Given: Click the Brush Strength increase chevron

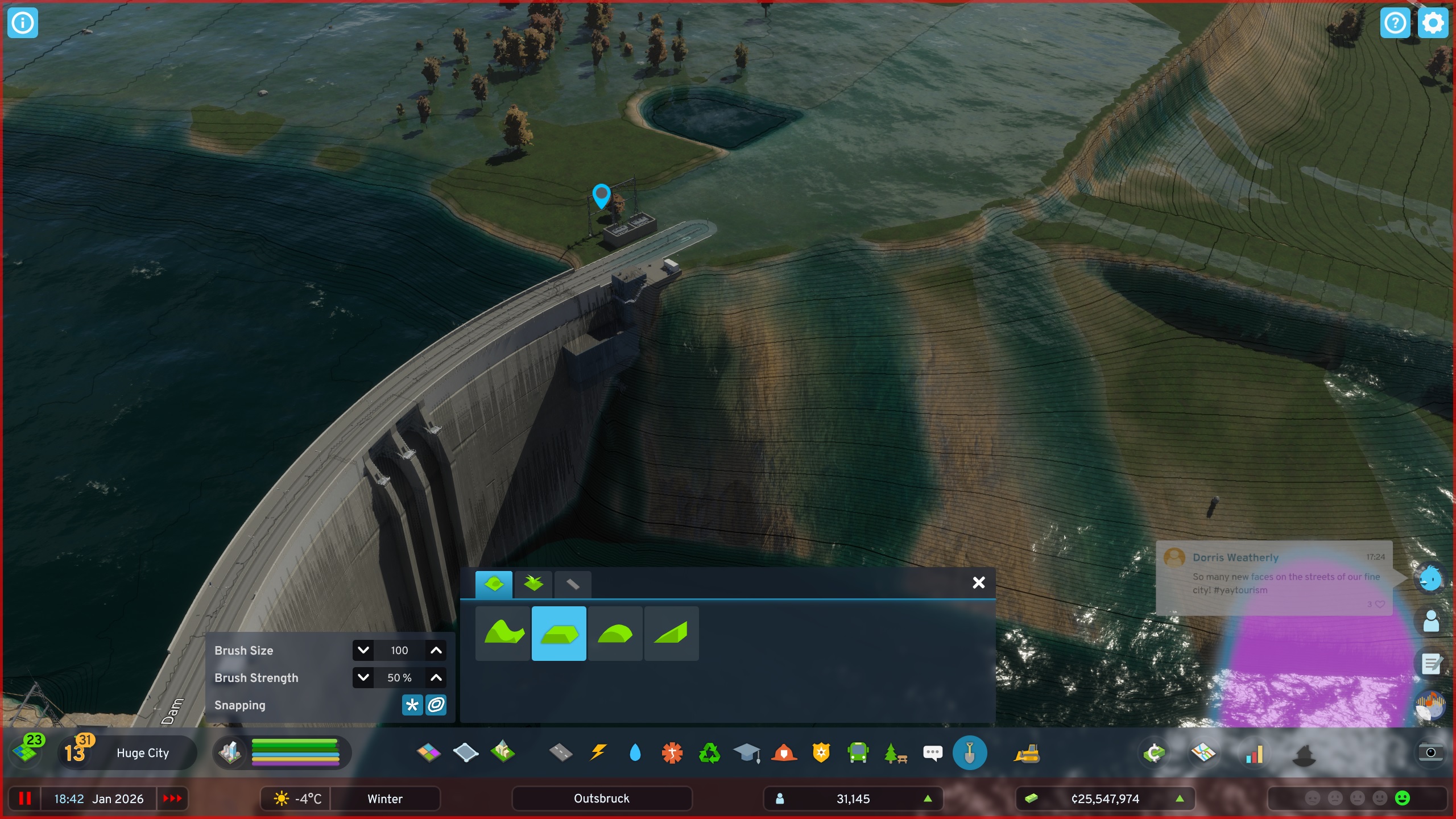Looking at the screenshot, I should pos(436,677).
